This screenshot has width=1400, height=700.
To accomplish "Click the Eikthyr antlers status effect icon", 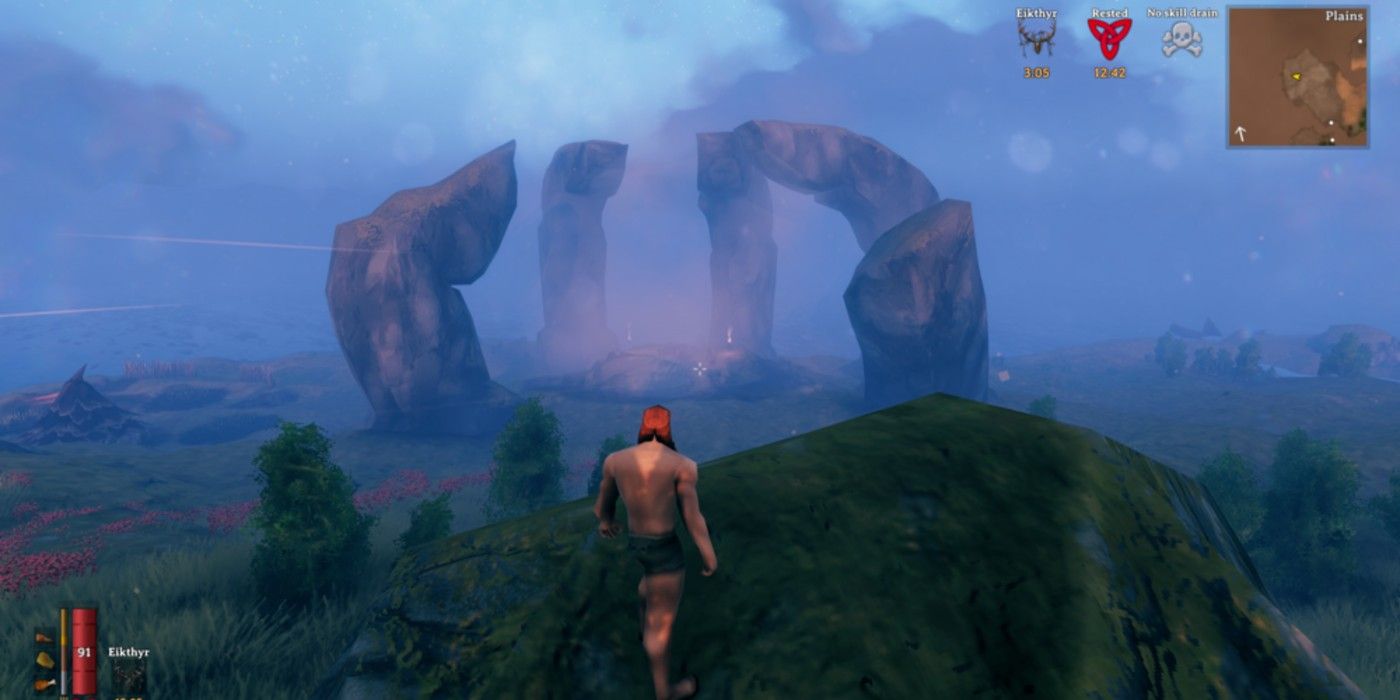I will tap(1036, 39).
